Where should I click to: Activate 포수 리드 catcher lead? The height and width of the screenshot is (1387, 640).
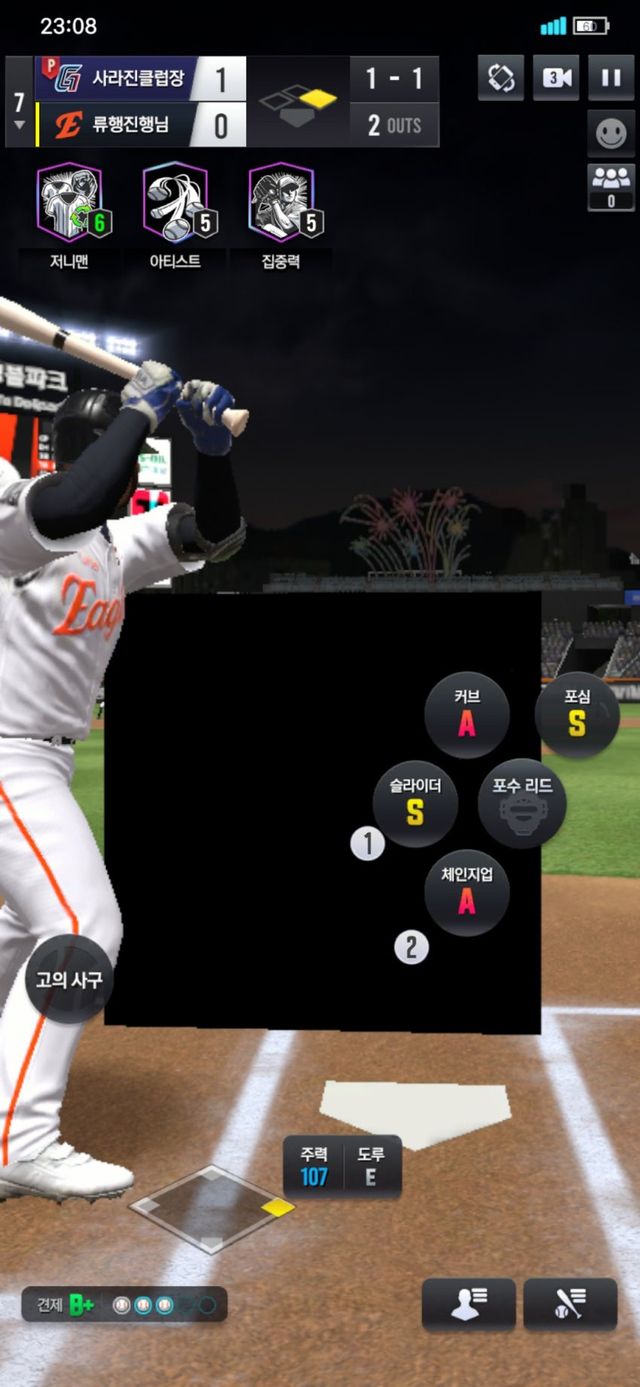point(522,803)
